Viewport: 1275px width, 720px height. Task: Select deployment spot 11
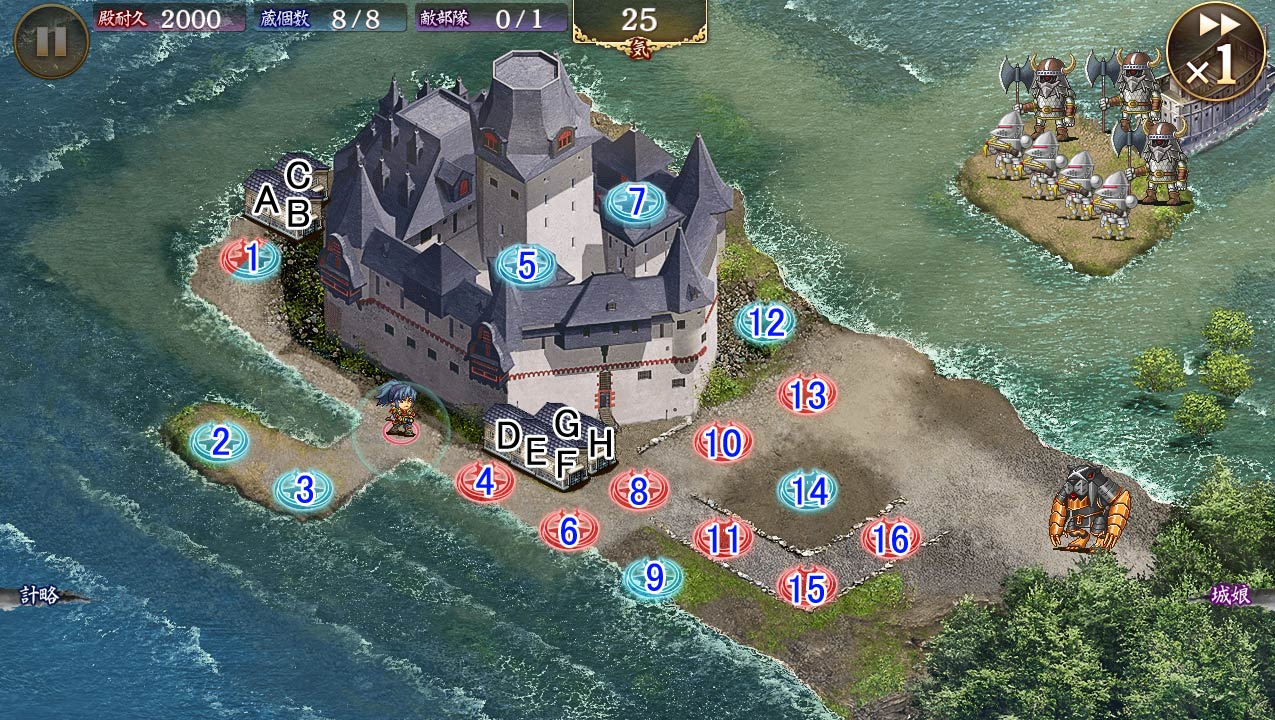(723, 539)
